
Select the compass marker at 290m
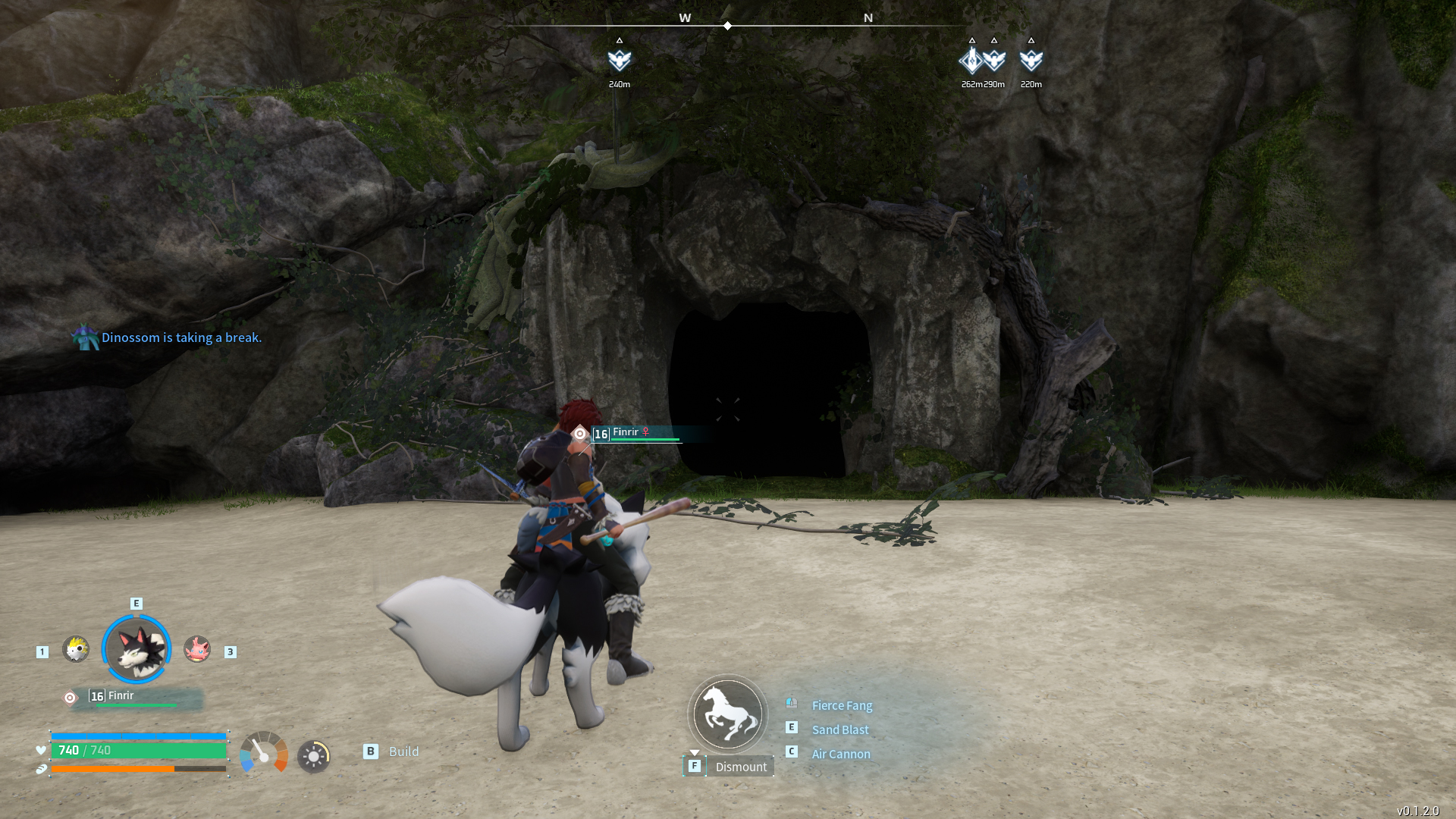point(994,60)
